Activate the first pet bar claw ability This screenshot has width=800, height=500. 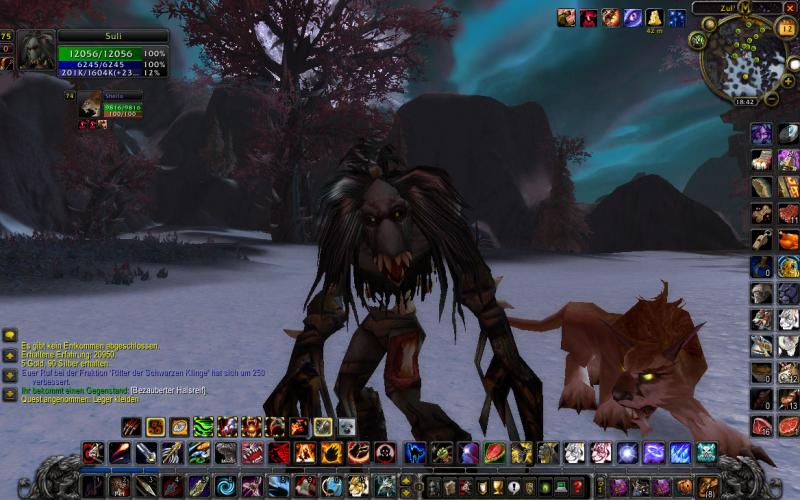131,427
